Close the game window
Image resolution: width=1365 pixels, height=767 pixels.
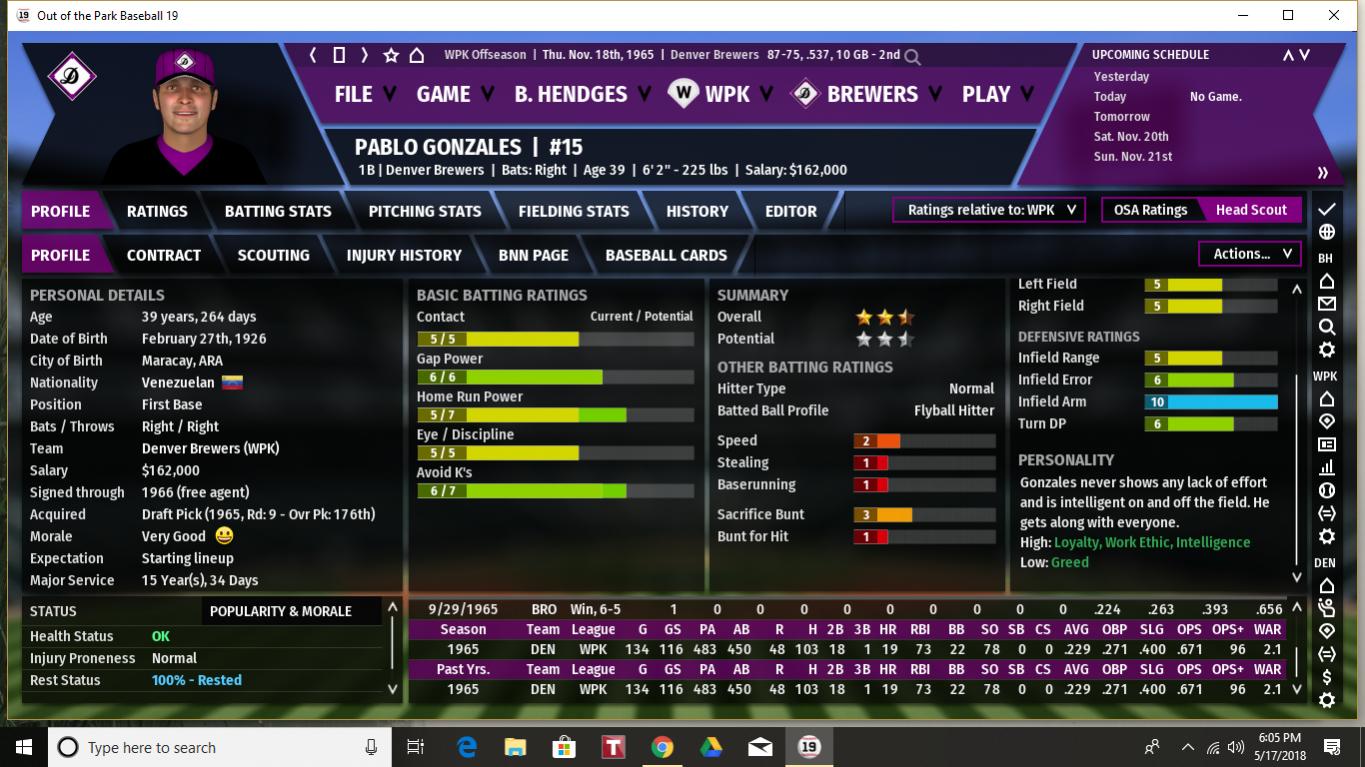[x=1334, y=15]
